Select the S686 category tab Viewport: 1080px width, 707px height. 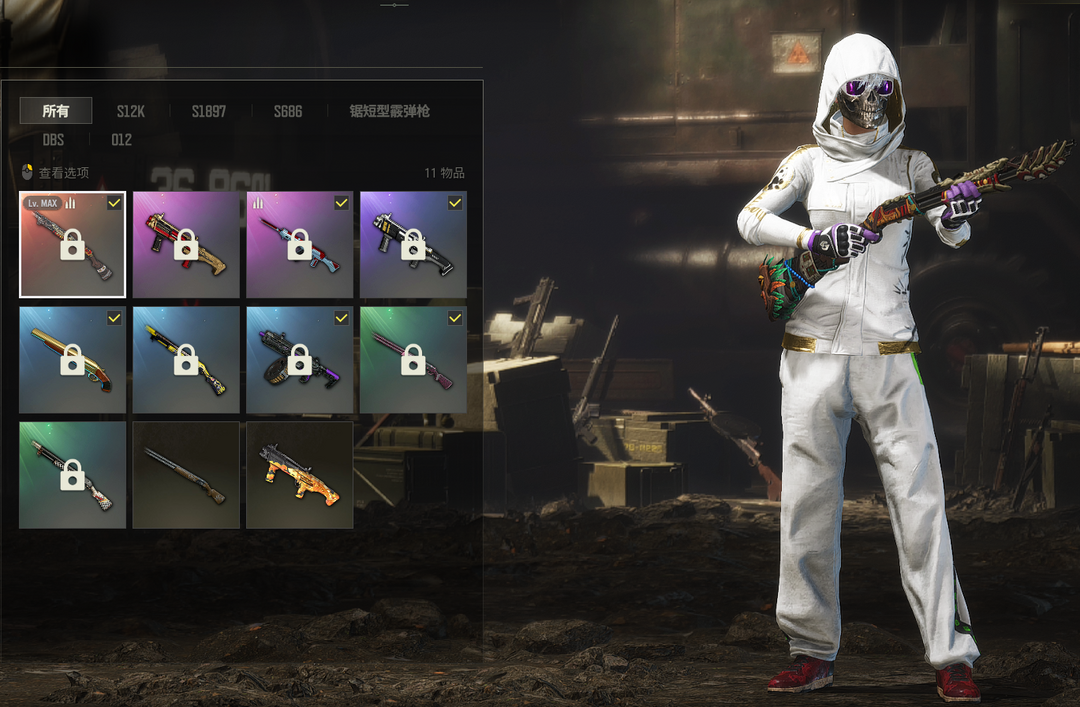pyautogui.click(x=288, y=111)
